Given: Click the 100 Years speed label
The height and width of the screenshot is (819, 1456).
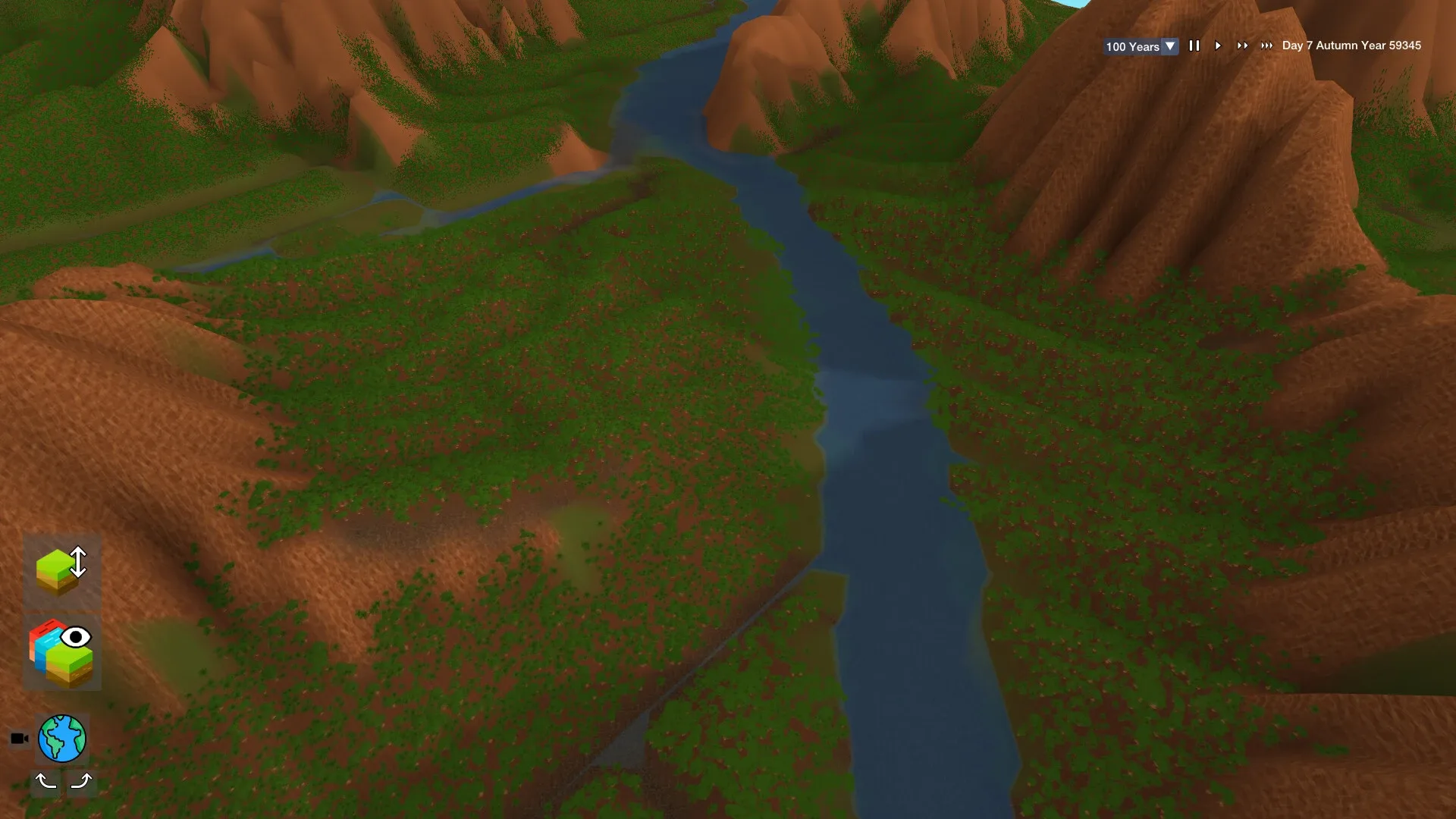Looking at the screenshot, I should tap(1131, 46).
